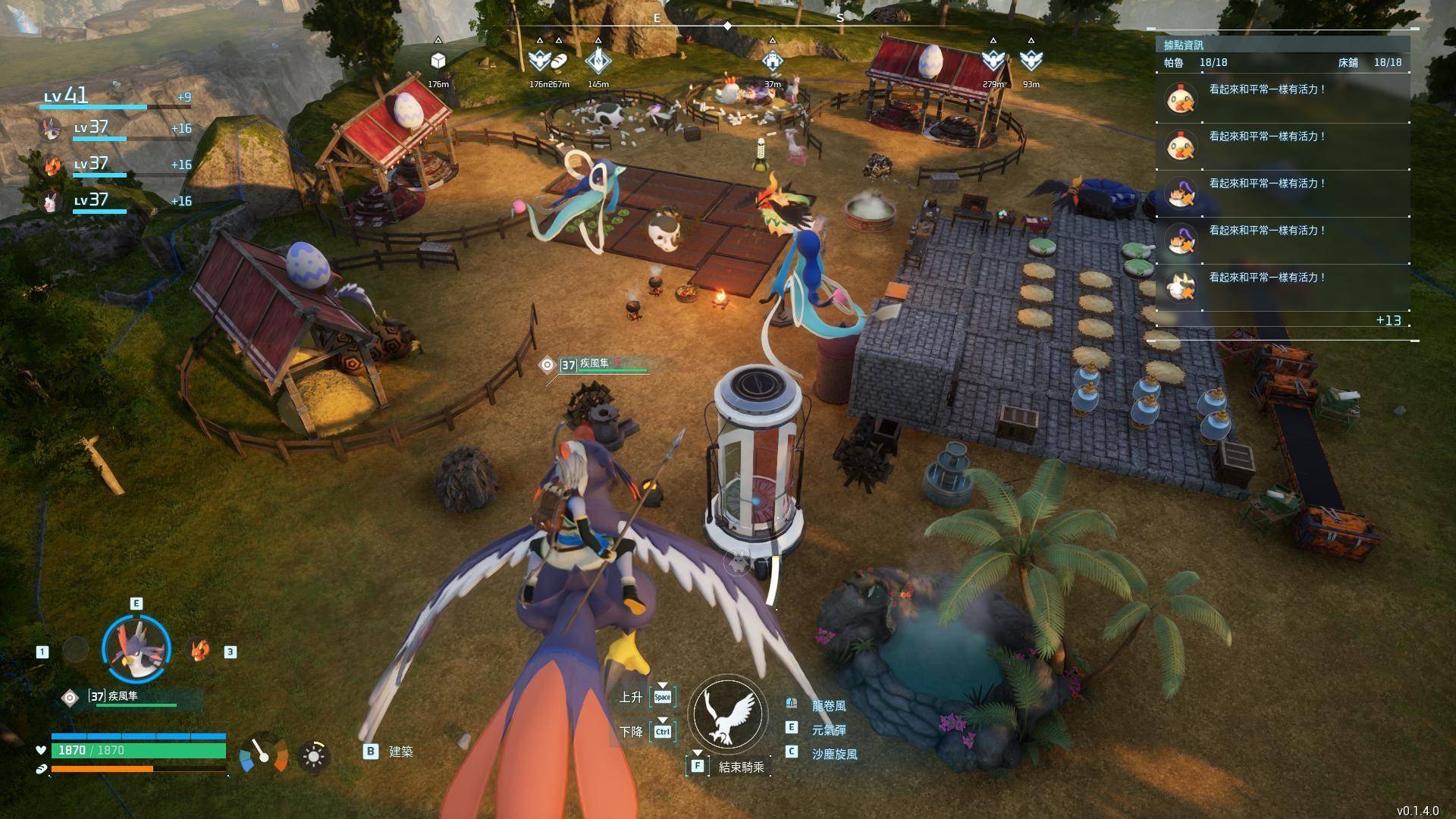The height and width of the screenshot is (819, 1456).
Task: Choose the orange fox pal in party list
Action: 51,165
